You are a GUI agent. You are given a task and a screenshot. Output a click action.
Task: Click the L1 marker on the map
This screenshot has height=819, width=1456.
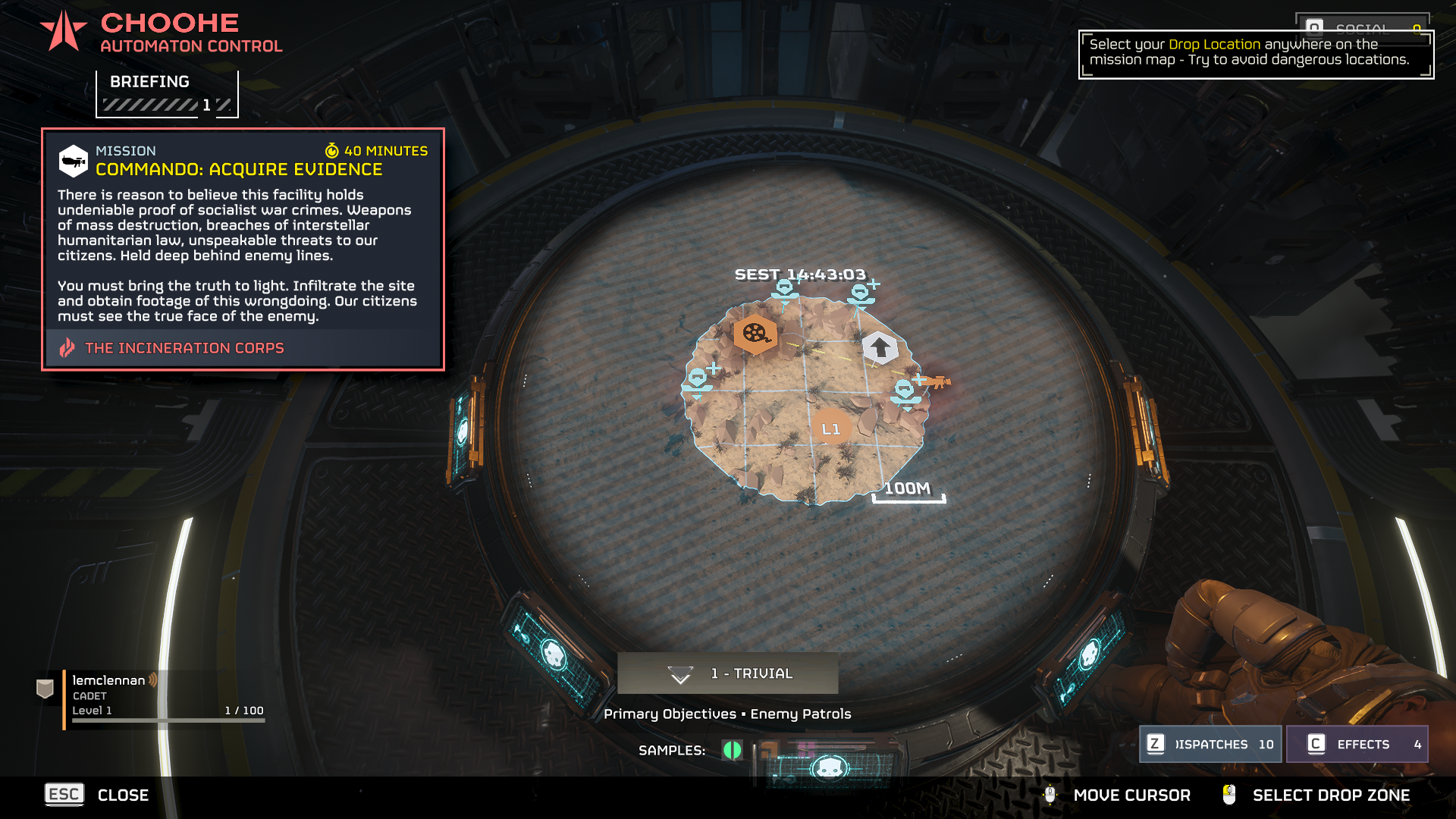coord(831,429)
